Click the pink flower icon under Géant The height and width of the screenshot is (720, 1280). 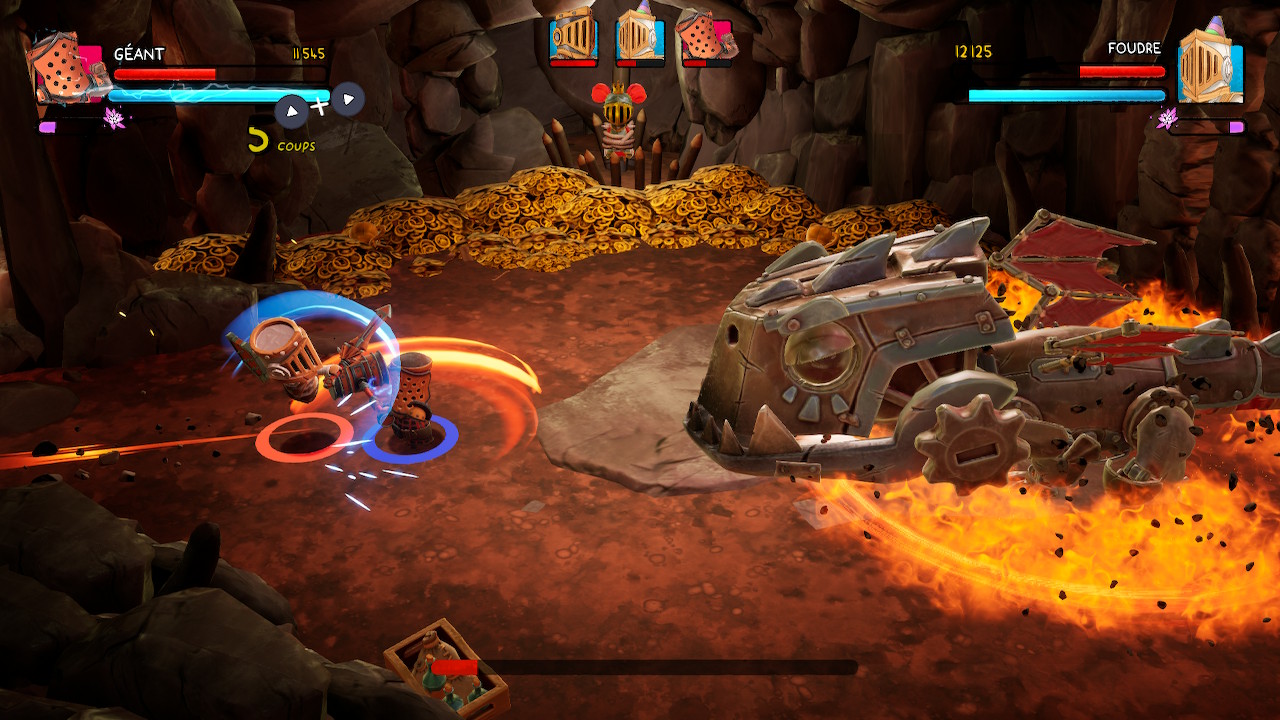(x=114, y=119)
